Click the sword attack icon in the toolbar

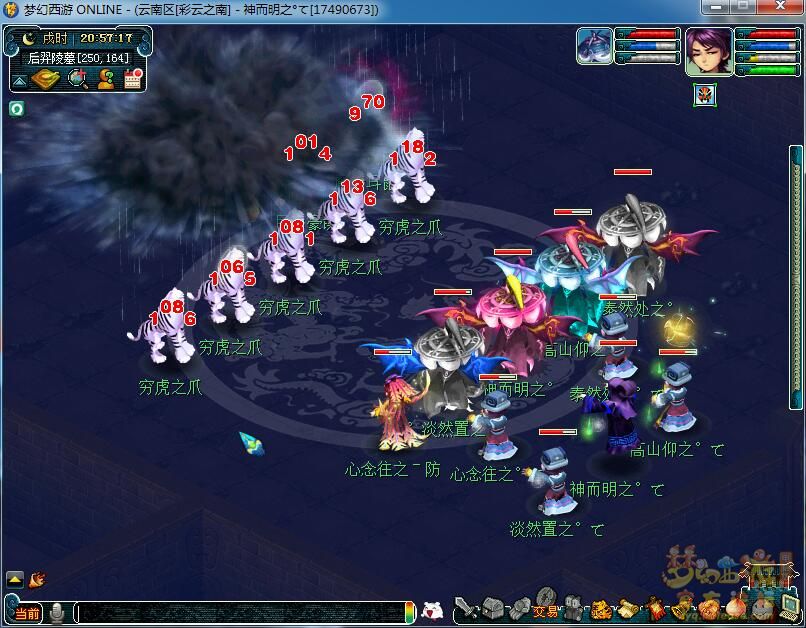click(x=467, y=609)
